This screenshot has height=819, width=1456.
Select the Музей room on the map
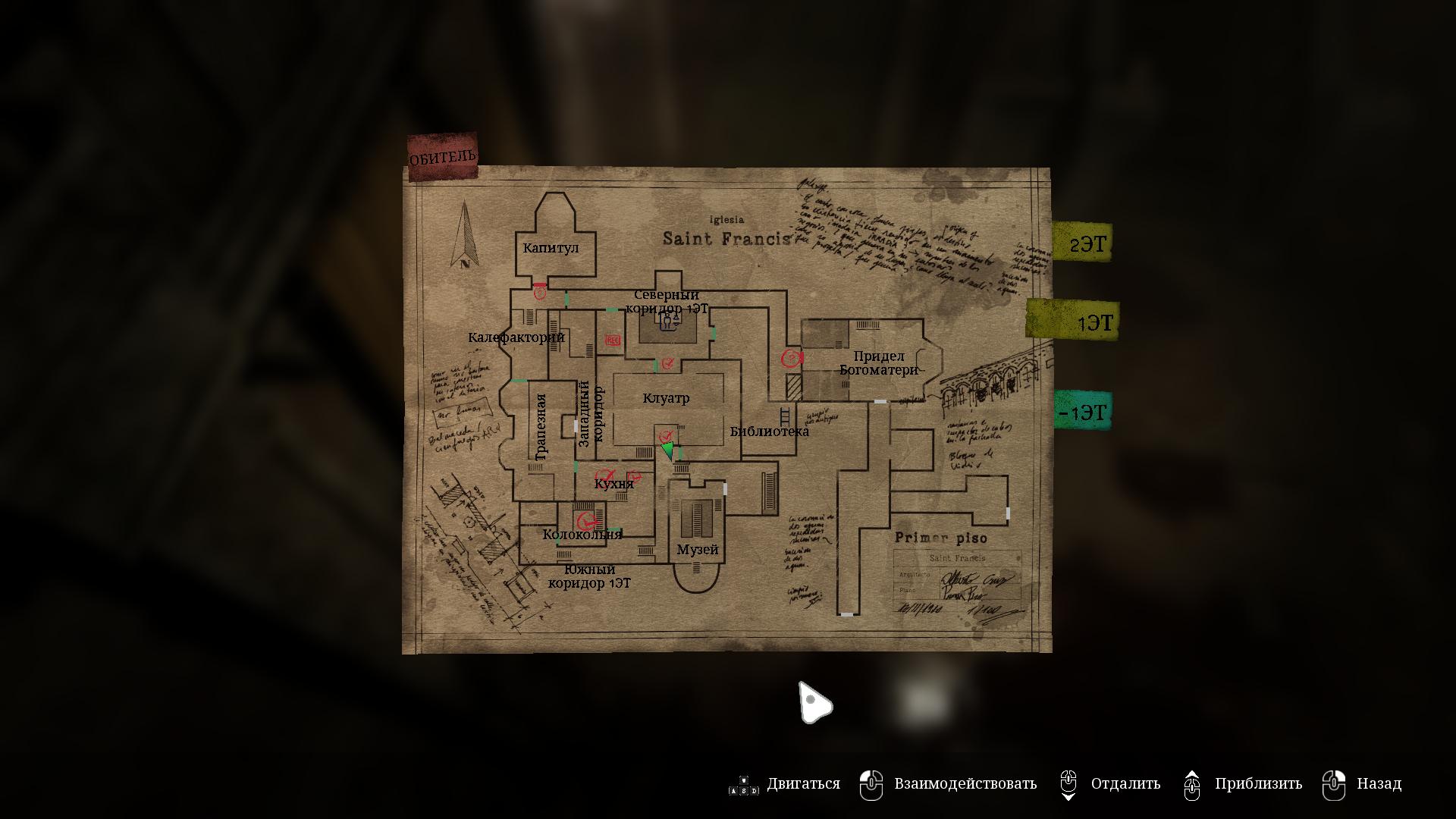point(697,549)
